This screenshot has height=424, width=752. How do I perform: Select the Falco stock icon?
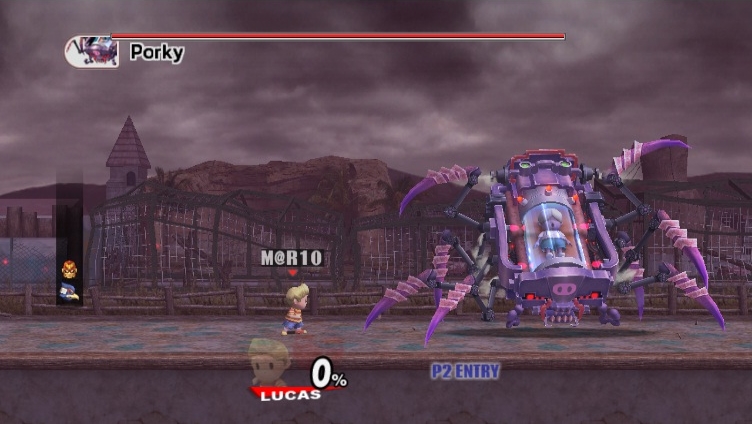click(x=69, y=291)
